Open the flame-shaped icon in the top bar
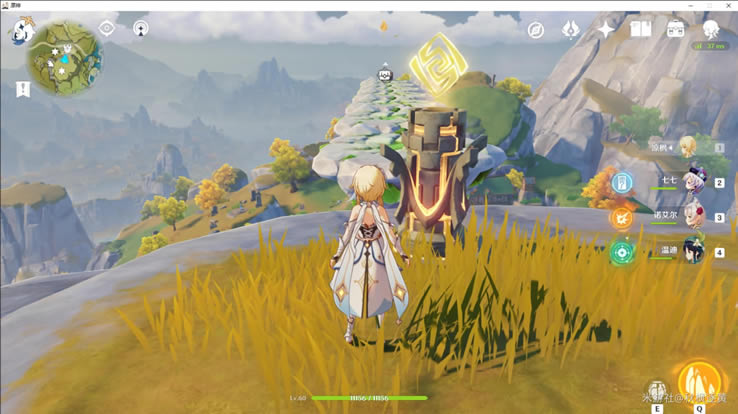 coord(570,30)
